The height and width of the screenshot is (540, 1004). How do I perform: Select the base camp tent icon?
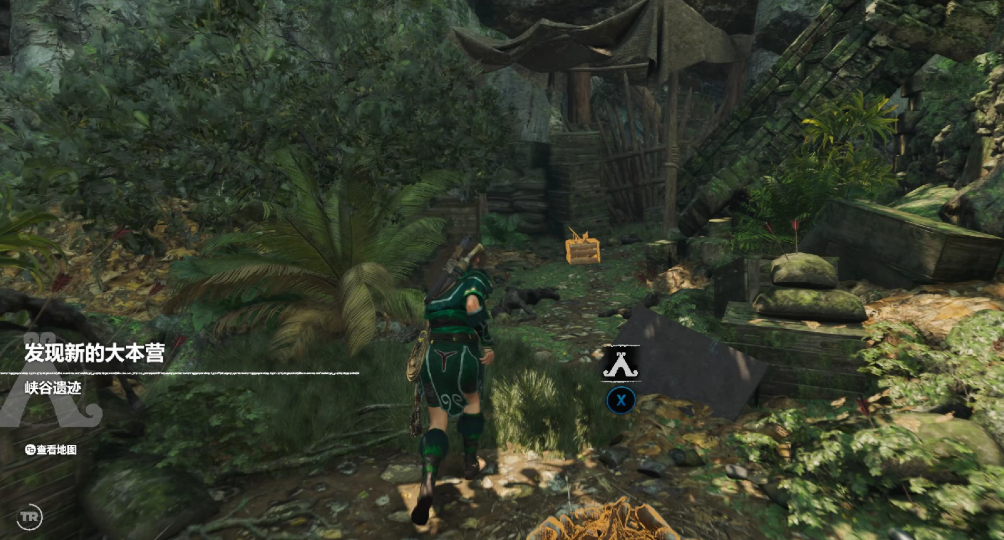point(620,364)
